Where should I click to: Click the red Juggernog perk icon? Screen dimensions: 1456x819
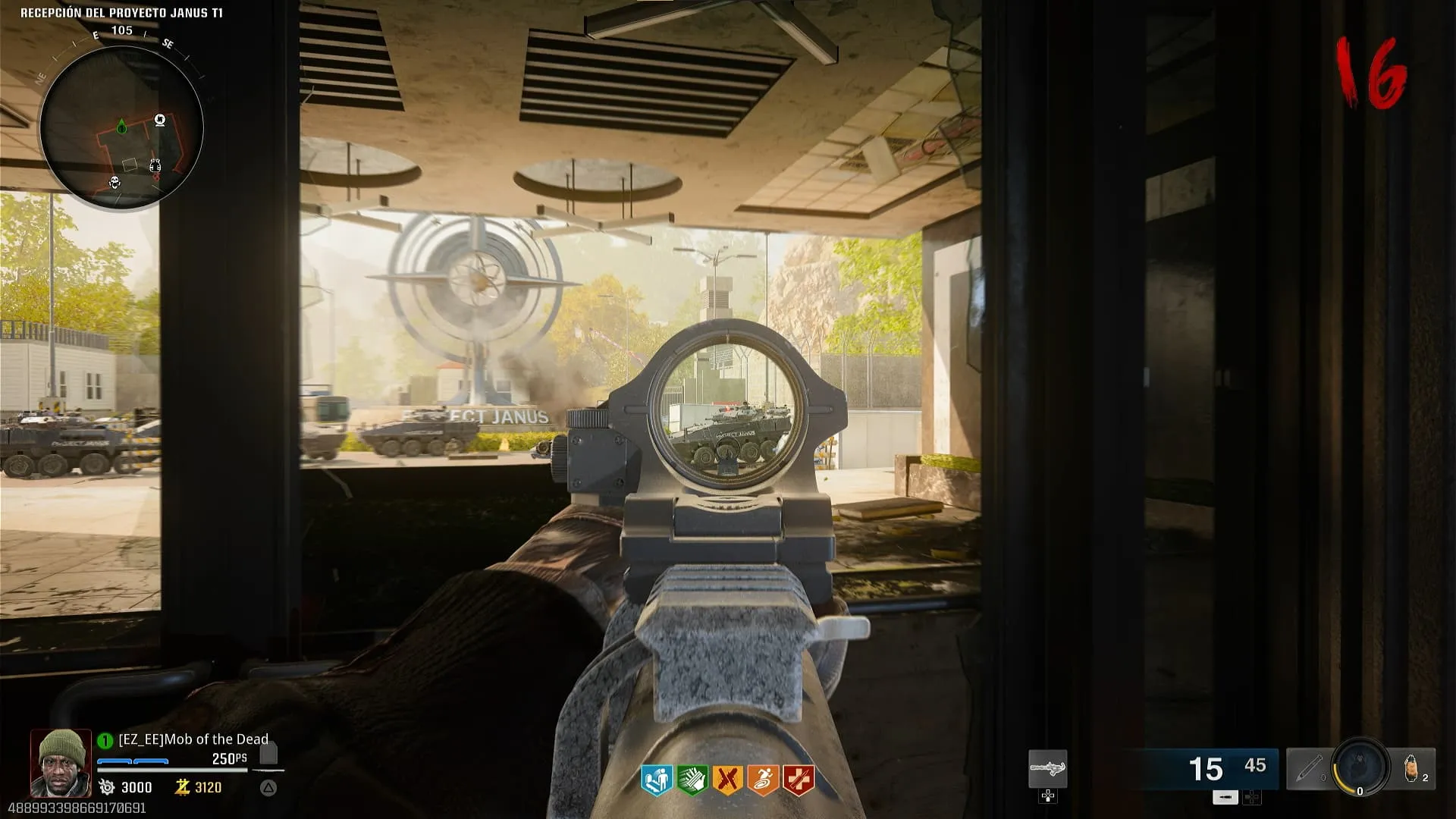pos(798,780)
